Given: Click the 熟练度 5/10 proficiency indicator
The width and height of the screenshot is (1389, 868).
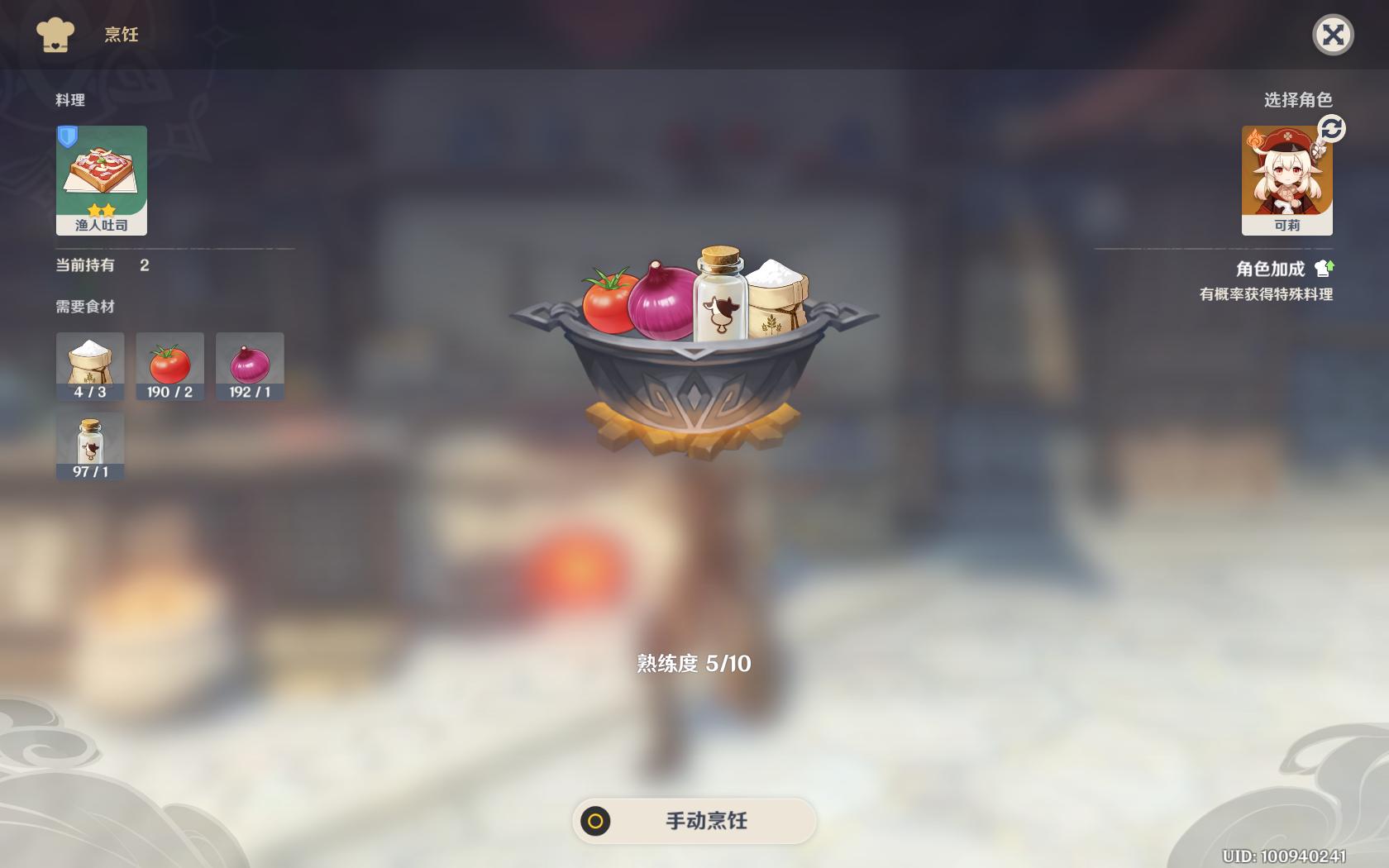Looking at the screenshot, I should pos(693,663).
